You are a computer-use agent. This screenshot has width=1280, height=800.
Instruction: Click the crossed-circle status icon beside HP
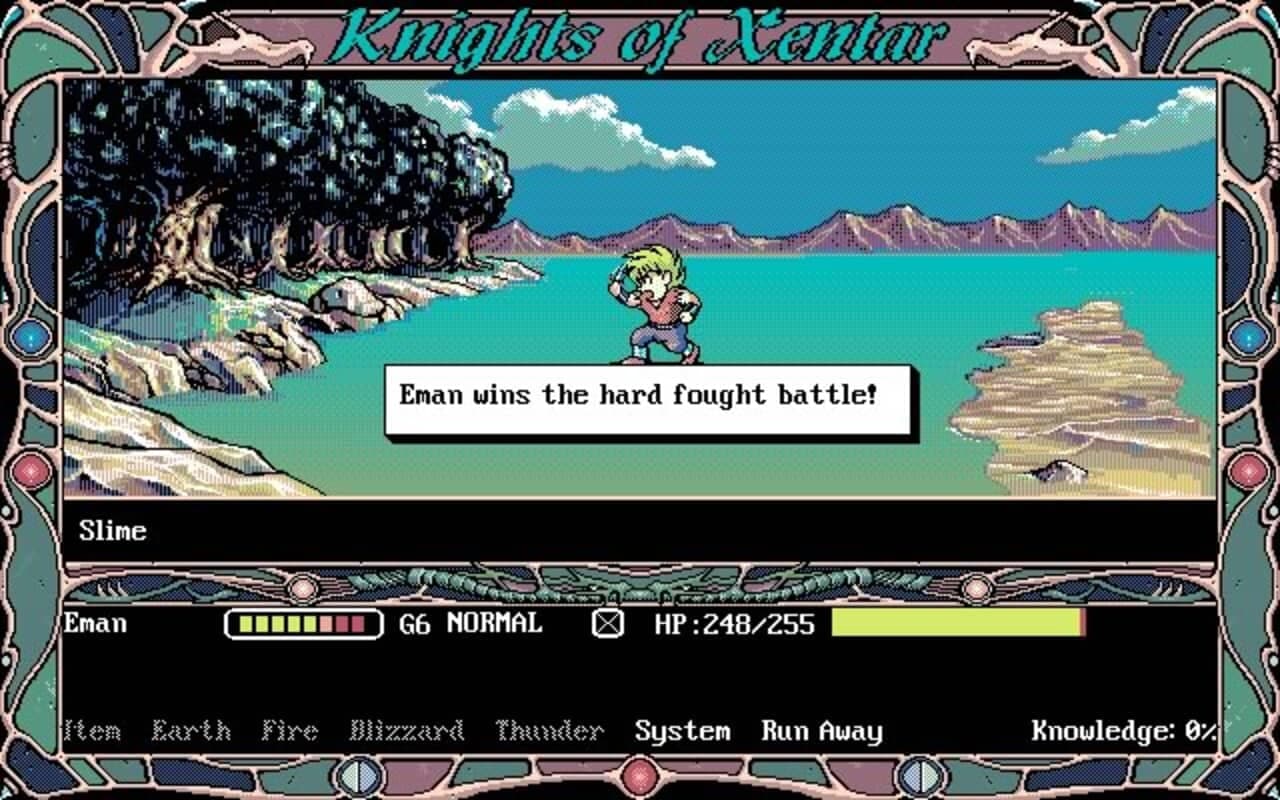pyautogui.click(x=609, y=624)
